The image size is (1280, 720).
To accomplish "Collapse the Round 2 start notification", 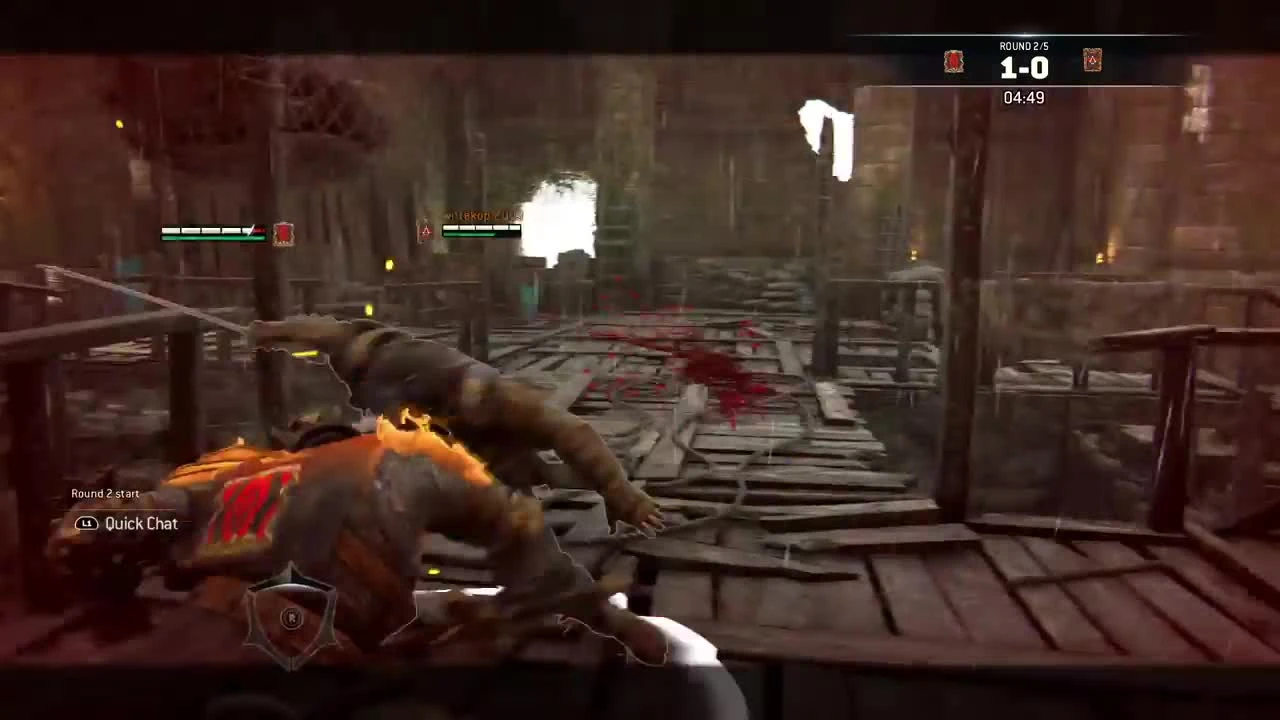I will click(x=105, y=493).
